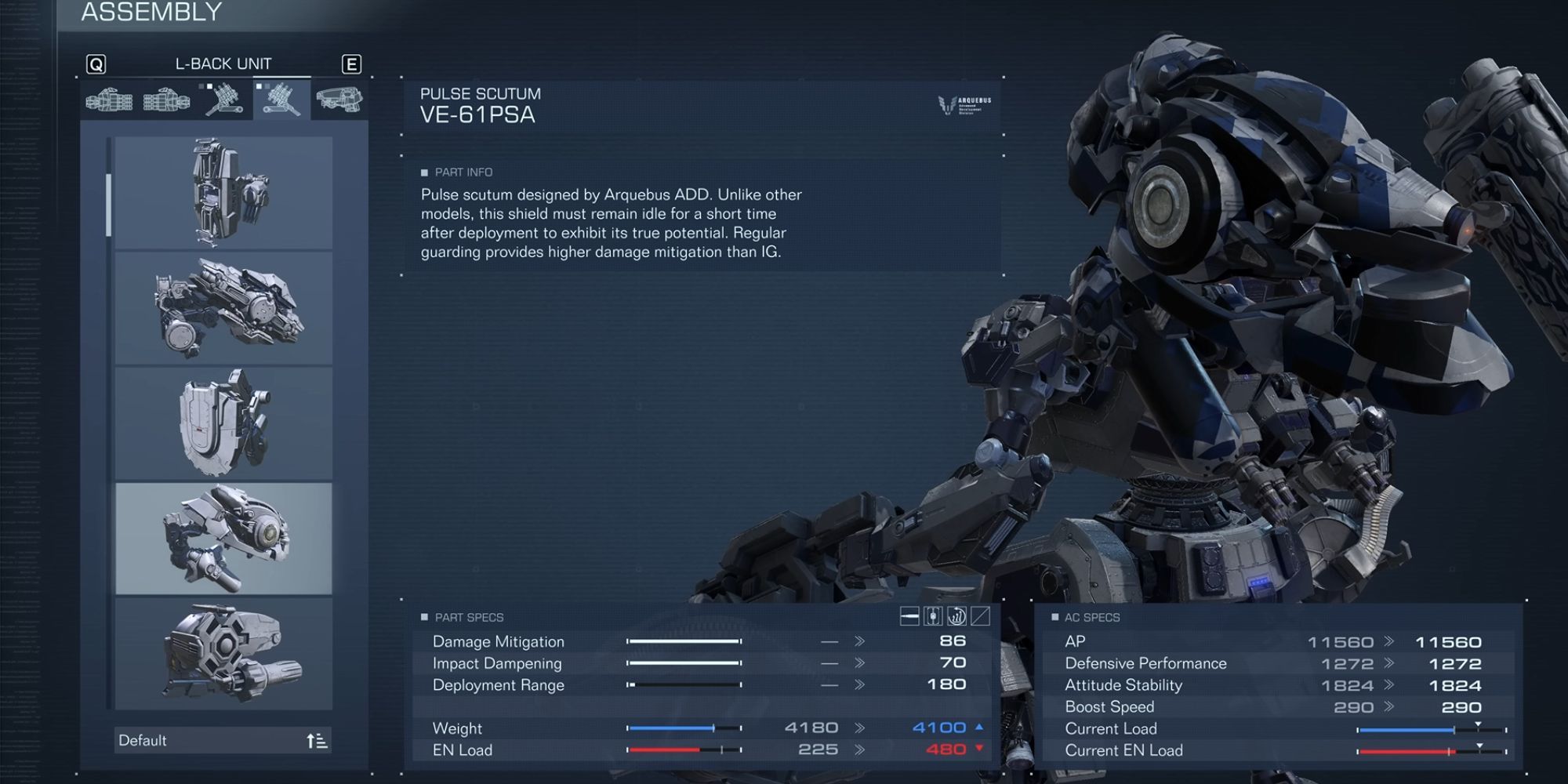The height and width of the screenshot is (784, 1568).
Task: Open the ASSEMBLY menu header
Action: click(x=151, y=13)
